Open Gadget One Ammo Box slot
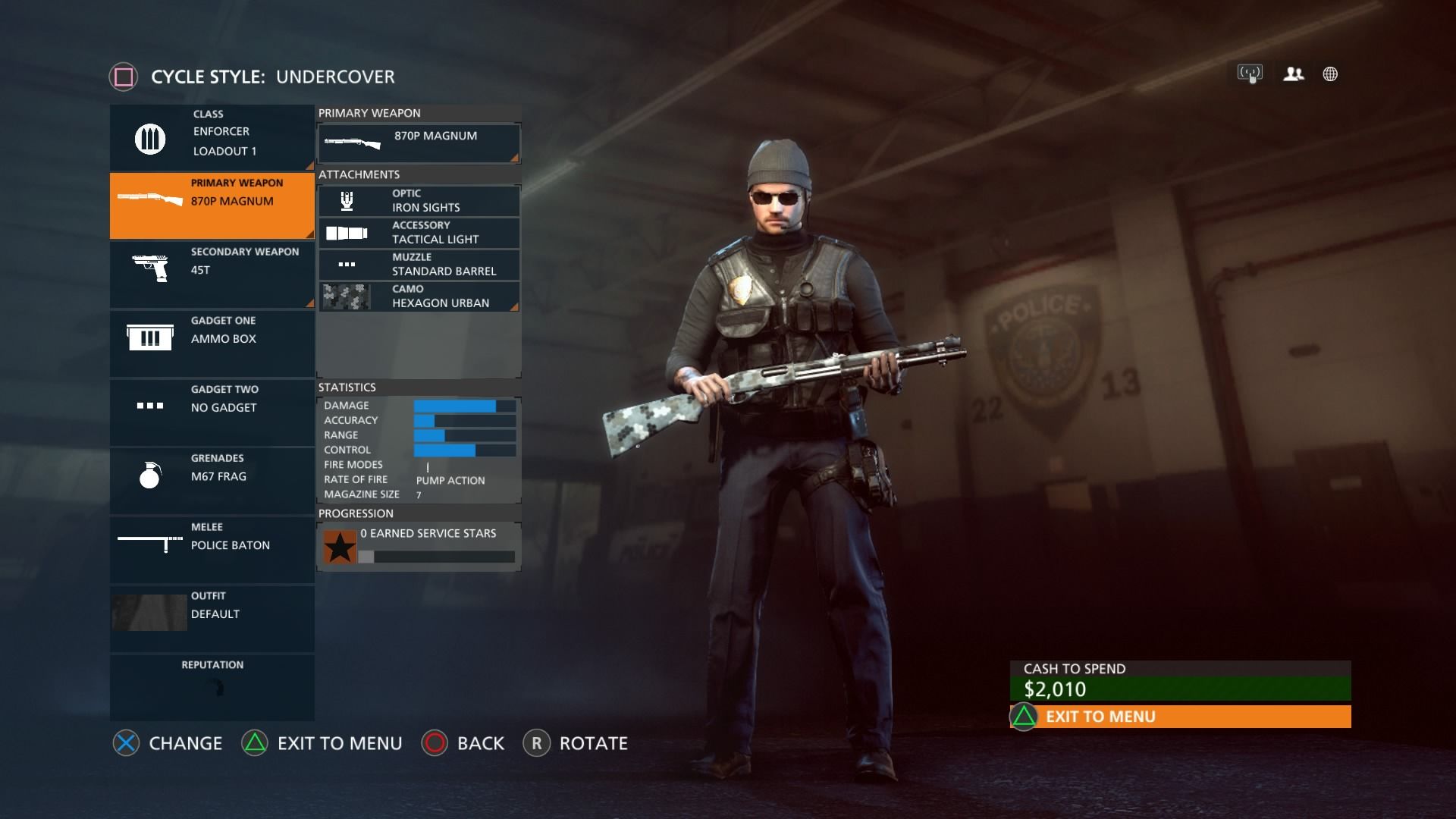Viewport: 1456px width, 819px height. point(212,343)
